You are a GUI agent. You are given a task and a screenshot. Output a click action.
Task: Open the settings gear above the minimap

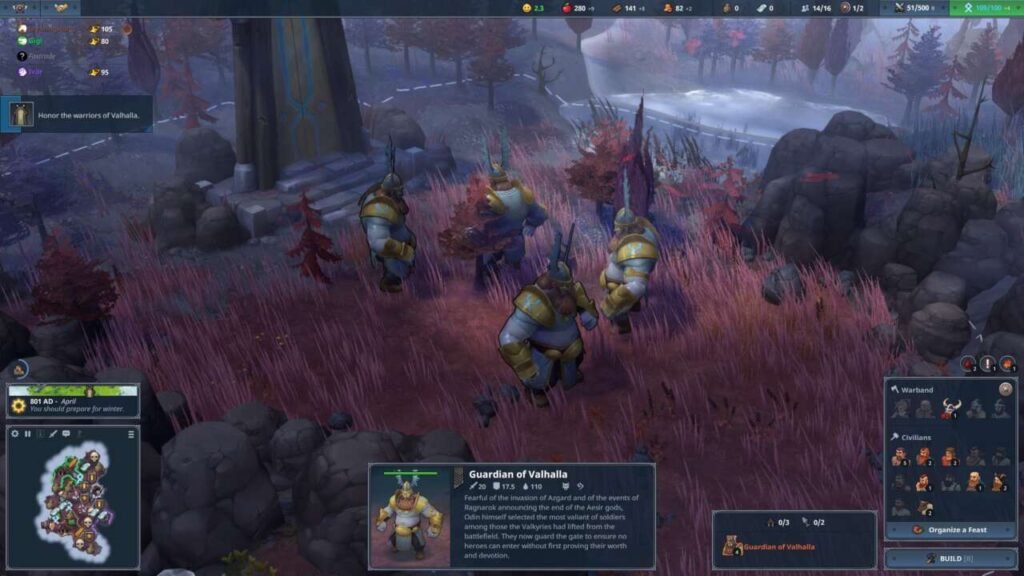(15, 434)
